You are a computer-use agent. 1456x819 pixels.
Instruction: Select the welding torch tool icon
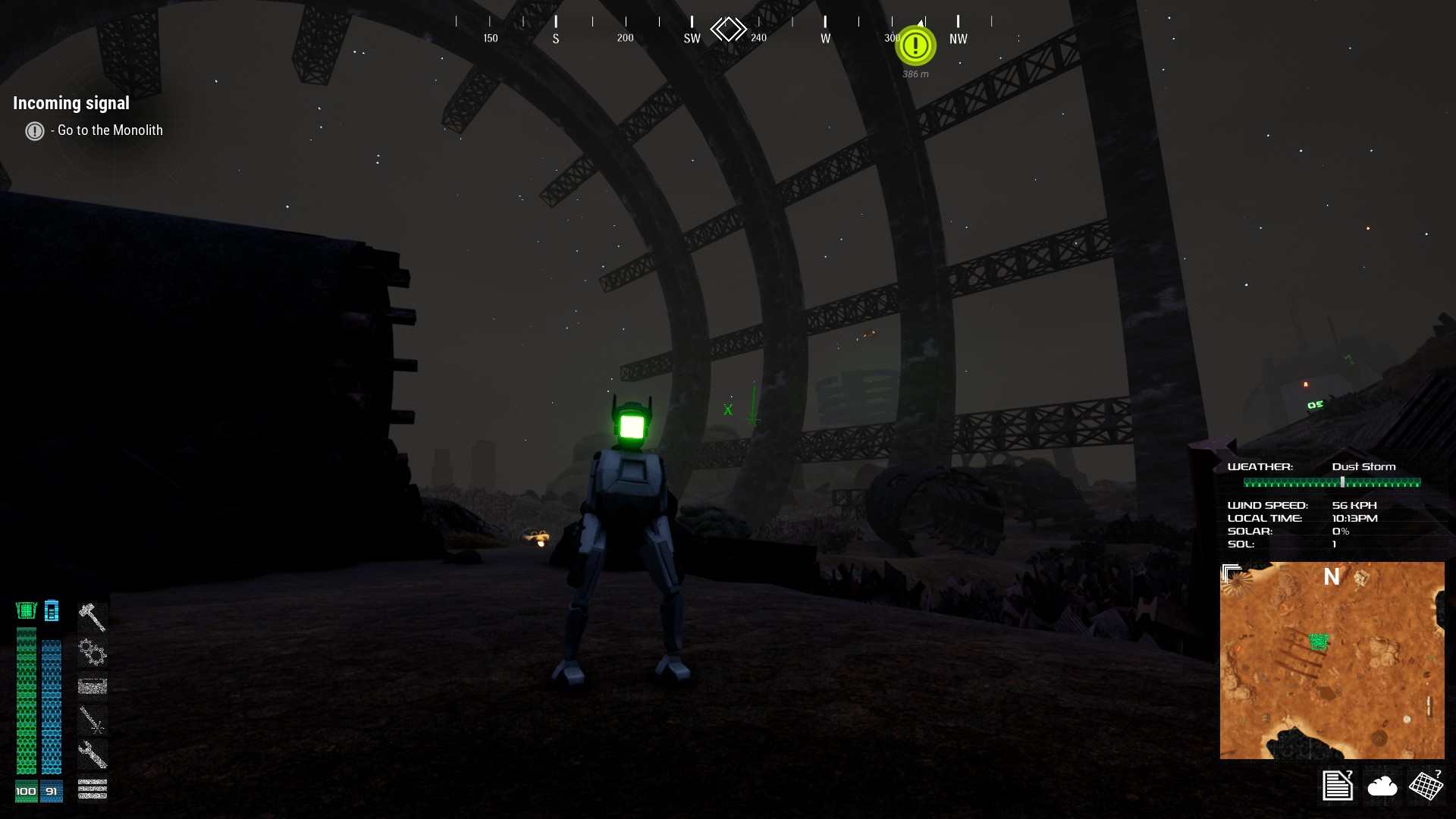tap(93, 720)
